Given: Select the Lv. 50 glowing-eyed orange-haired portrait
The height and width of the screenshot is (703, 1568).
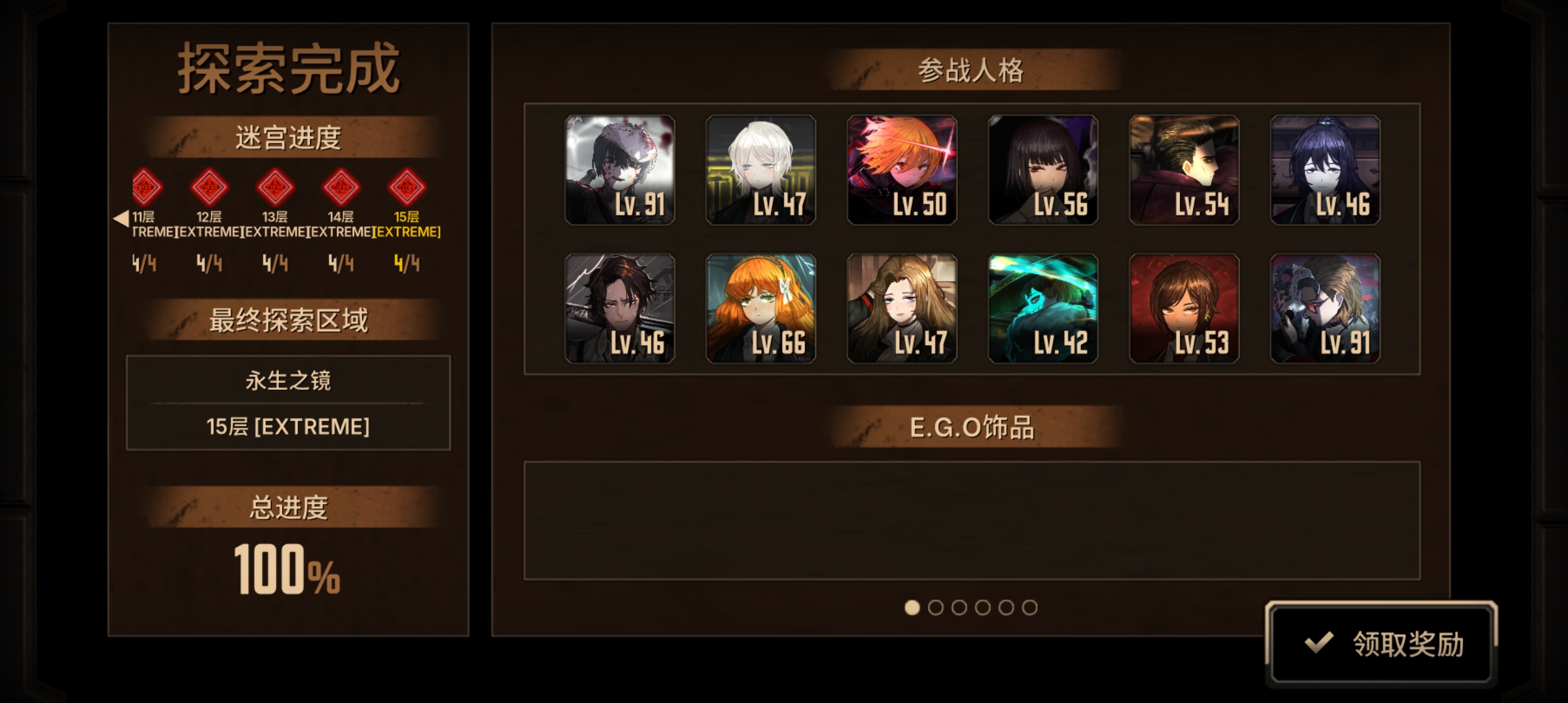Looking at the screenshot, I should click(x=902, y=170).
